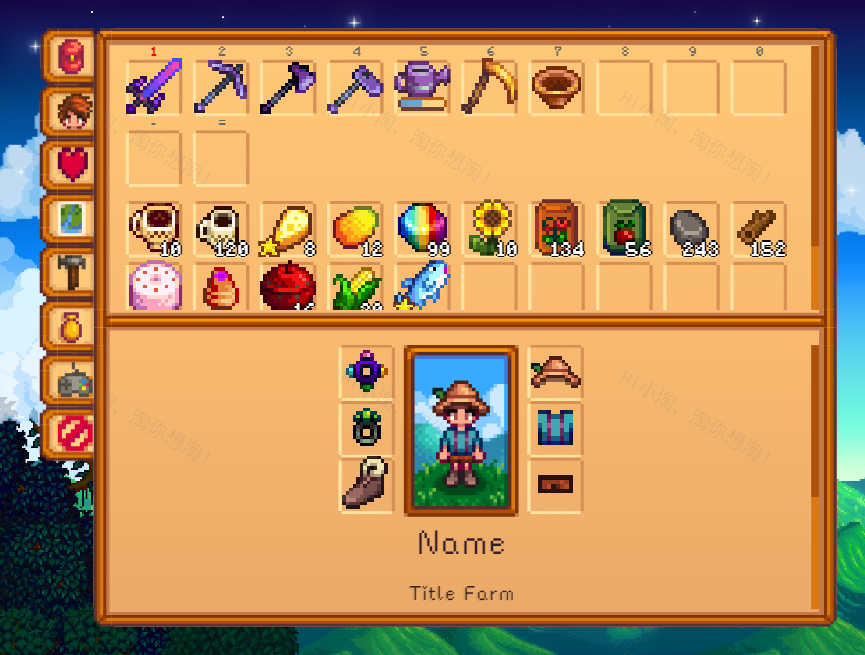This screenshot has width=865, height=655.
Task: Select the sunflower stack
Action: pyautogui.click(x=489, y=228)
